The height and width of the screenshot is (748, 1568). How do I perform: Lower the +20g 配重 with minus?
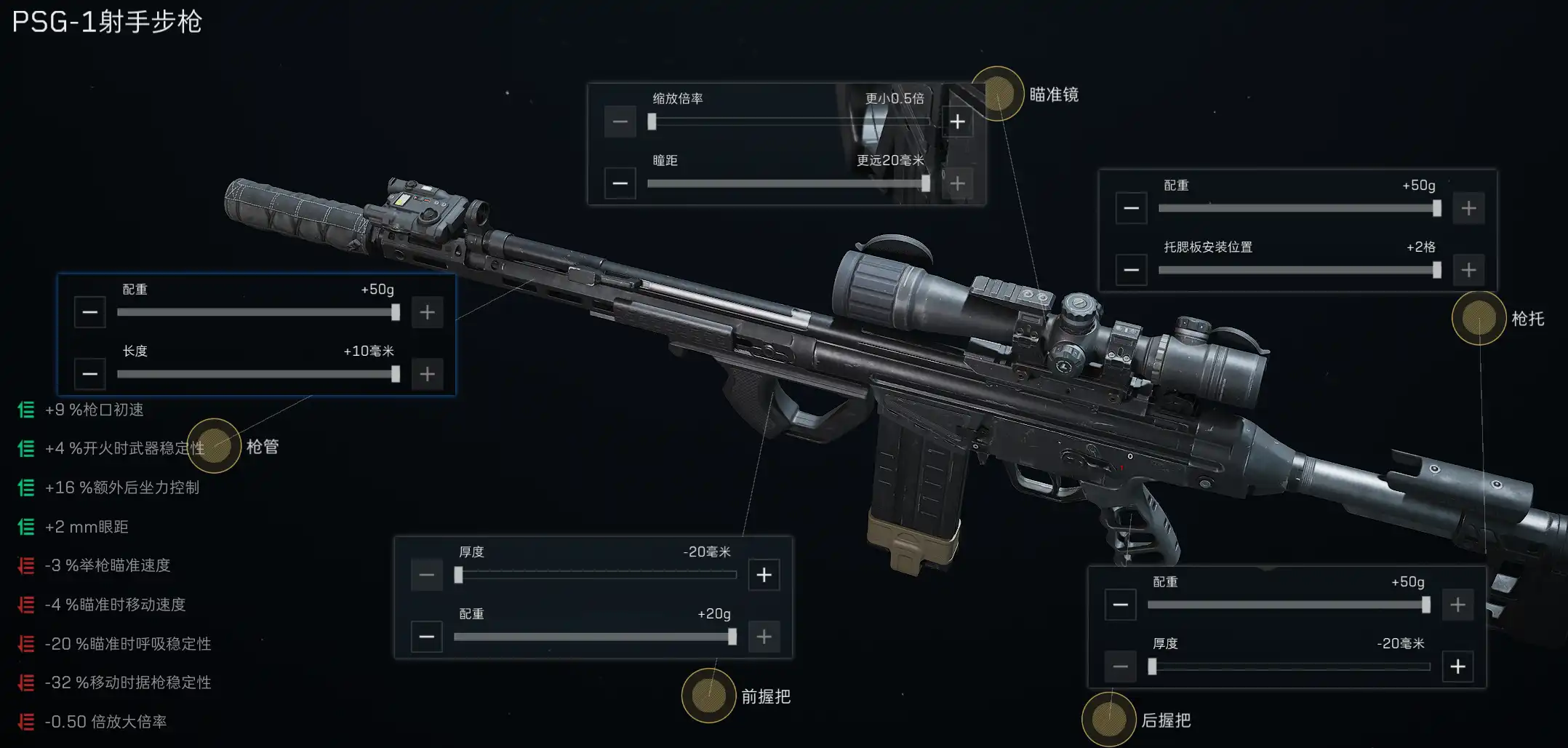point(427,637)
